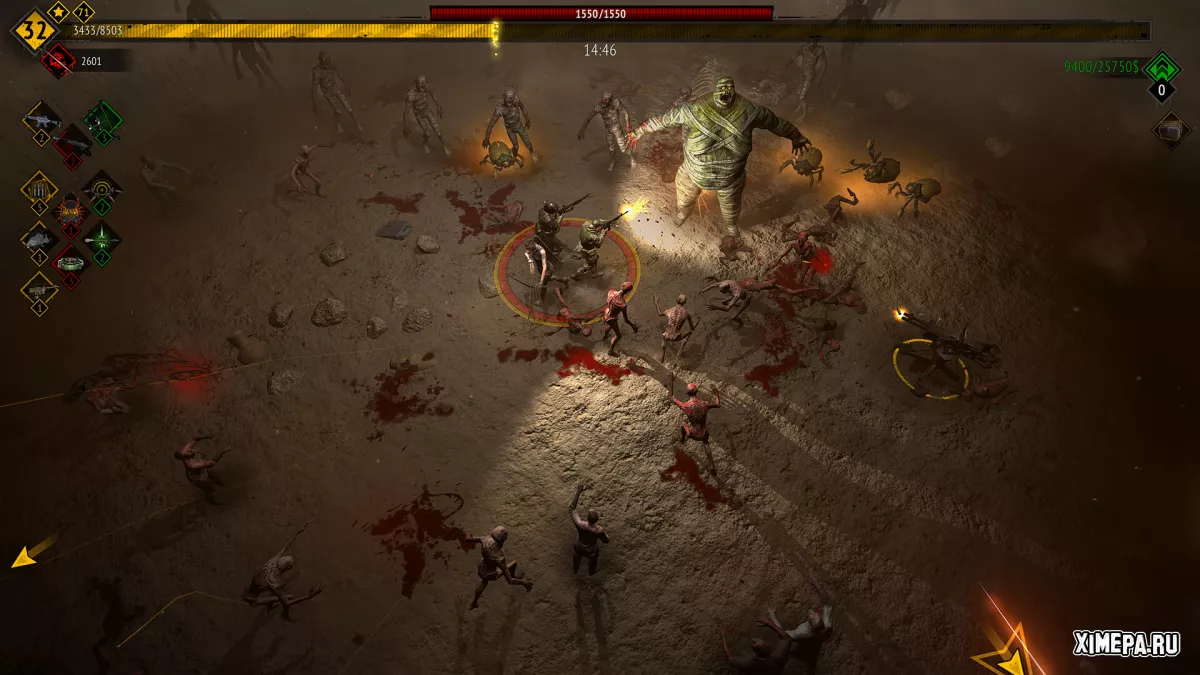Click the bullets ammo upgrade icon
The width and height of the screenshot is (1200, 675).
tap(40, 189)
